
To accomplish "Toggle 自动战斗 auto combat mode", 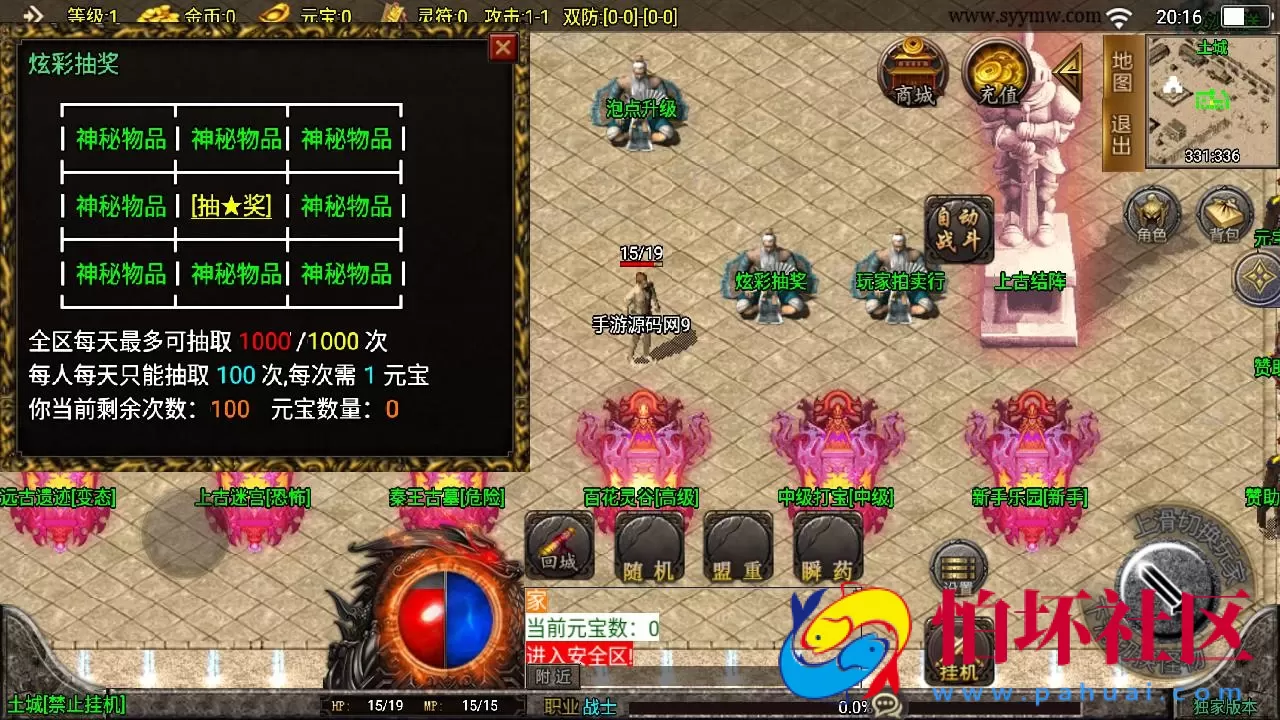I will coord(957,229).
